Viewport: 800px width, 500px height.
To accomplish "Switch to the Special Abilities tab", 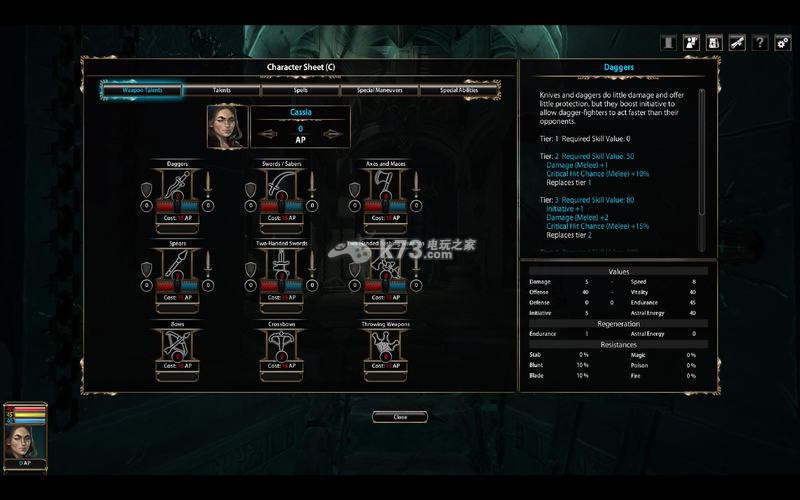I will coord(459,90).
